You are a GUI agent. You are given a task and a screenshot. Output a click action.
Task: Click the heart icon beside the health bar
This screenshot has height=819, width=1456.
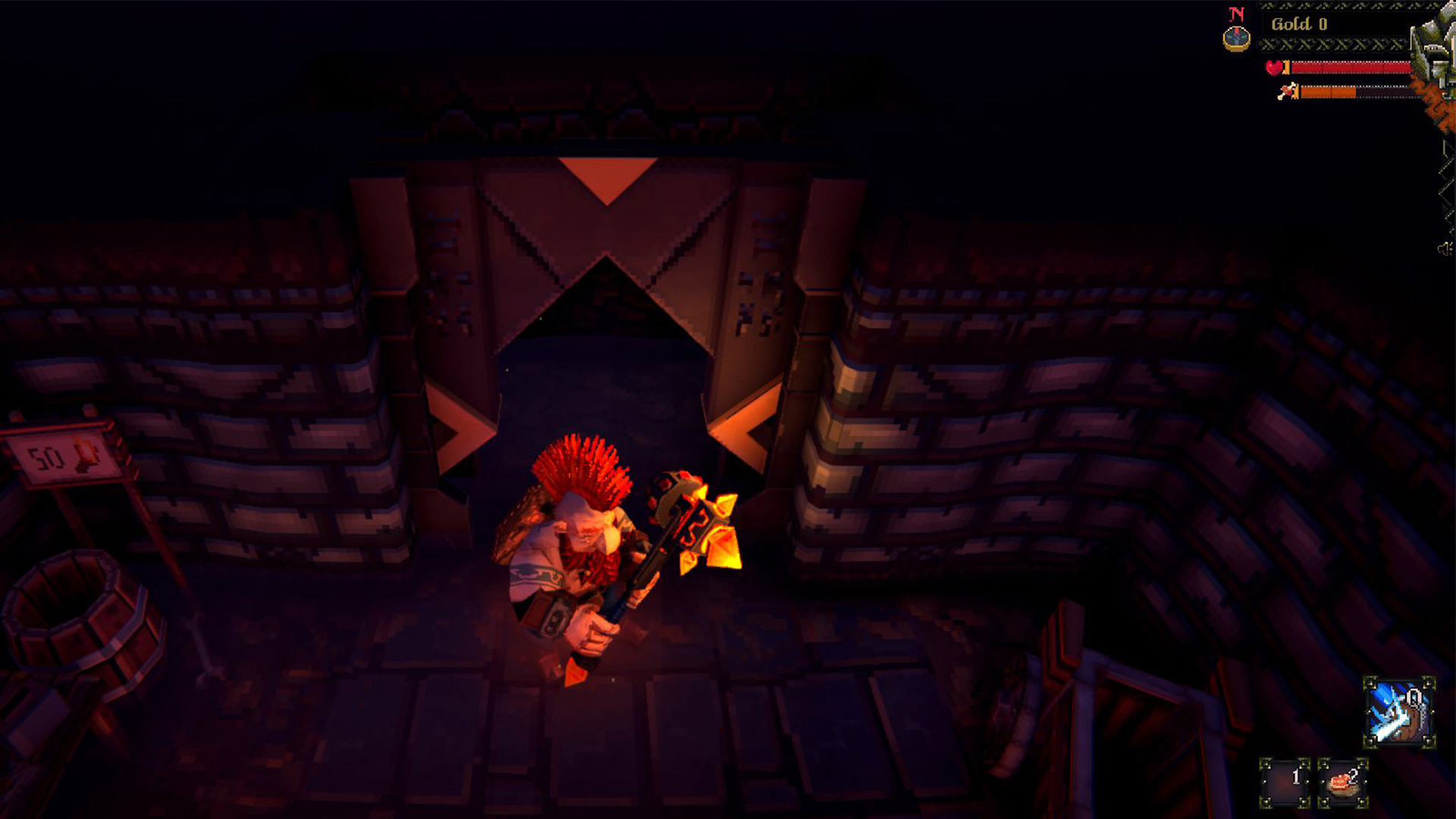coord(1274,67)
